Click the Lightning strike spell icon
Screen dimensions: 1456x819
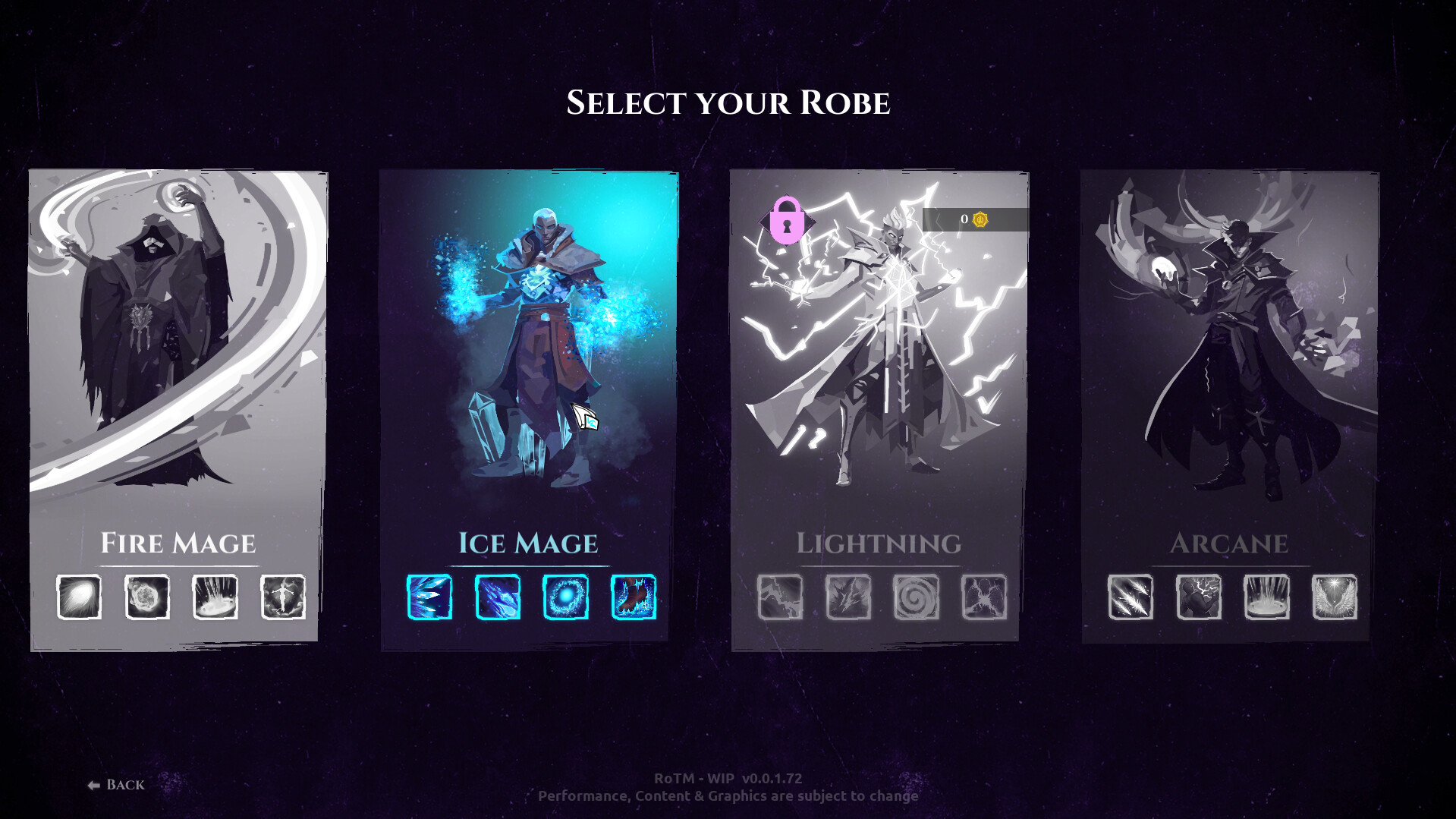click(x=847, y=597)
